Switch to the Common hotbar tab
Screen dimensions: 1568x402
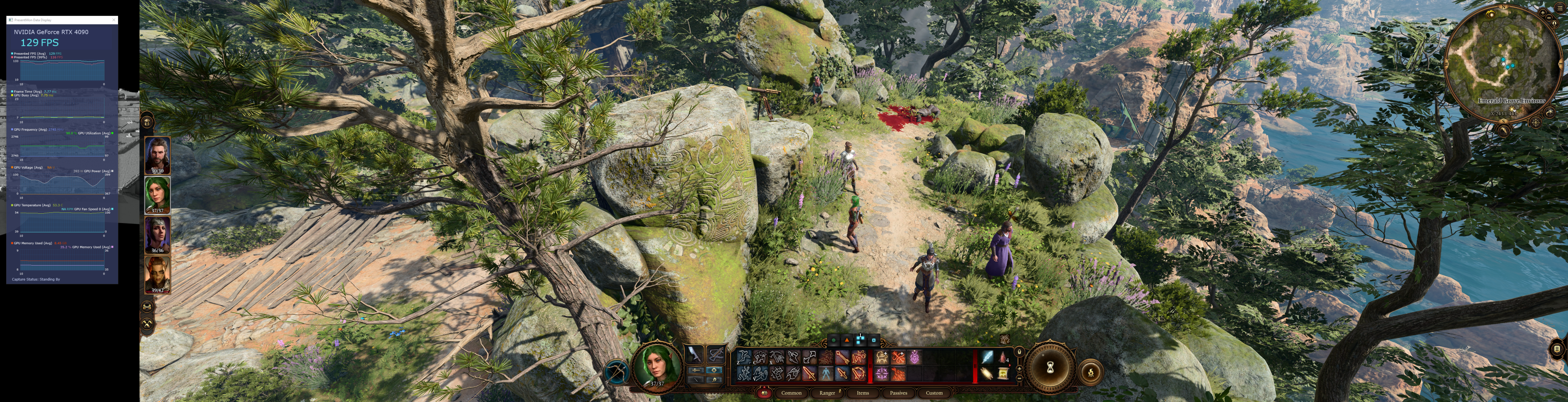coord(791,393)
